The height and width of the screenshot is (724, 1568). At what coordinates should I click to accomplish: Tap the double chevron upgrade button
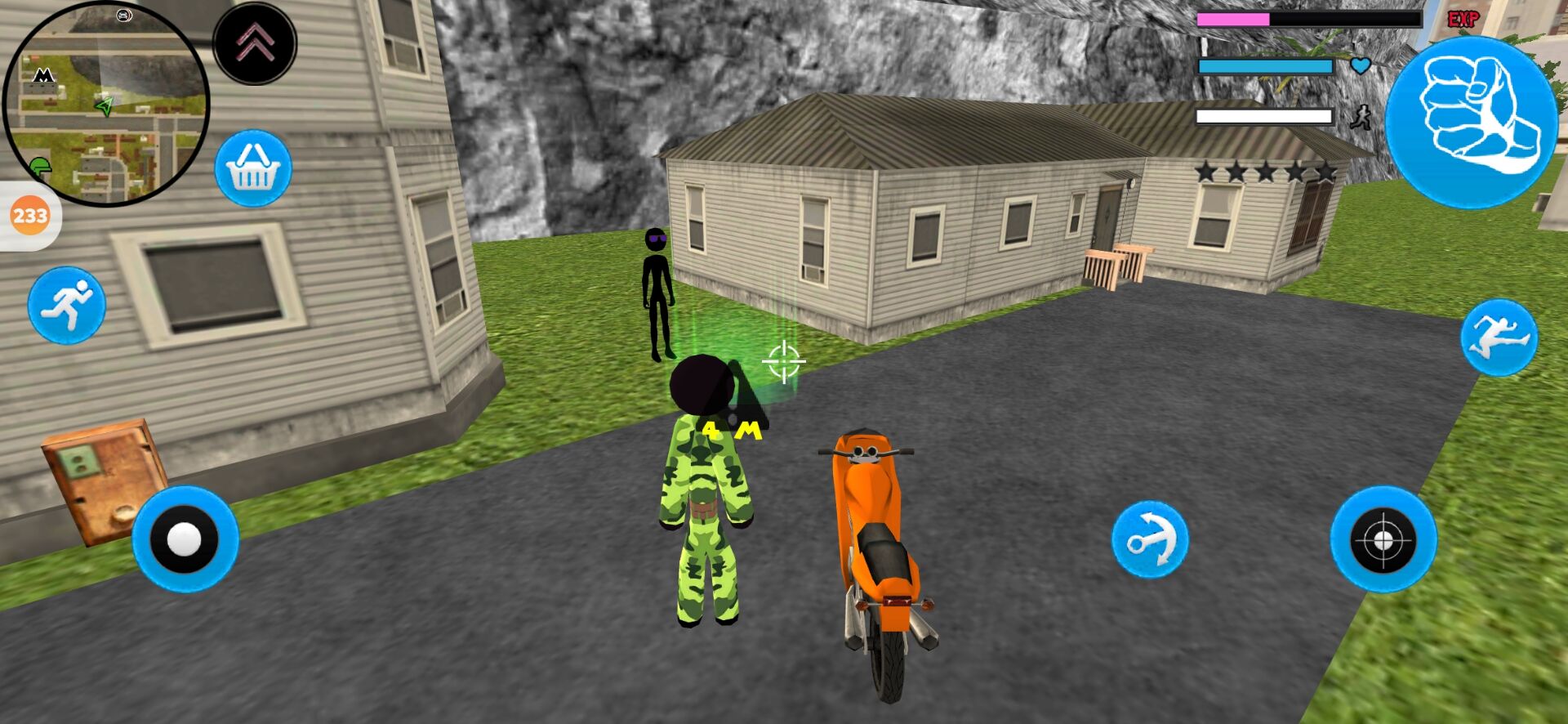point(255,42)
